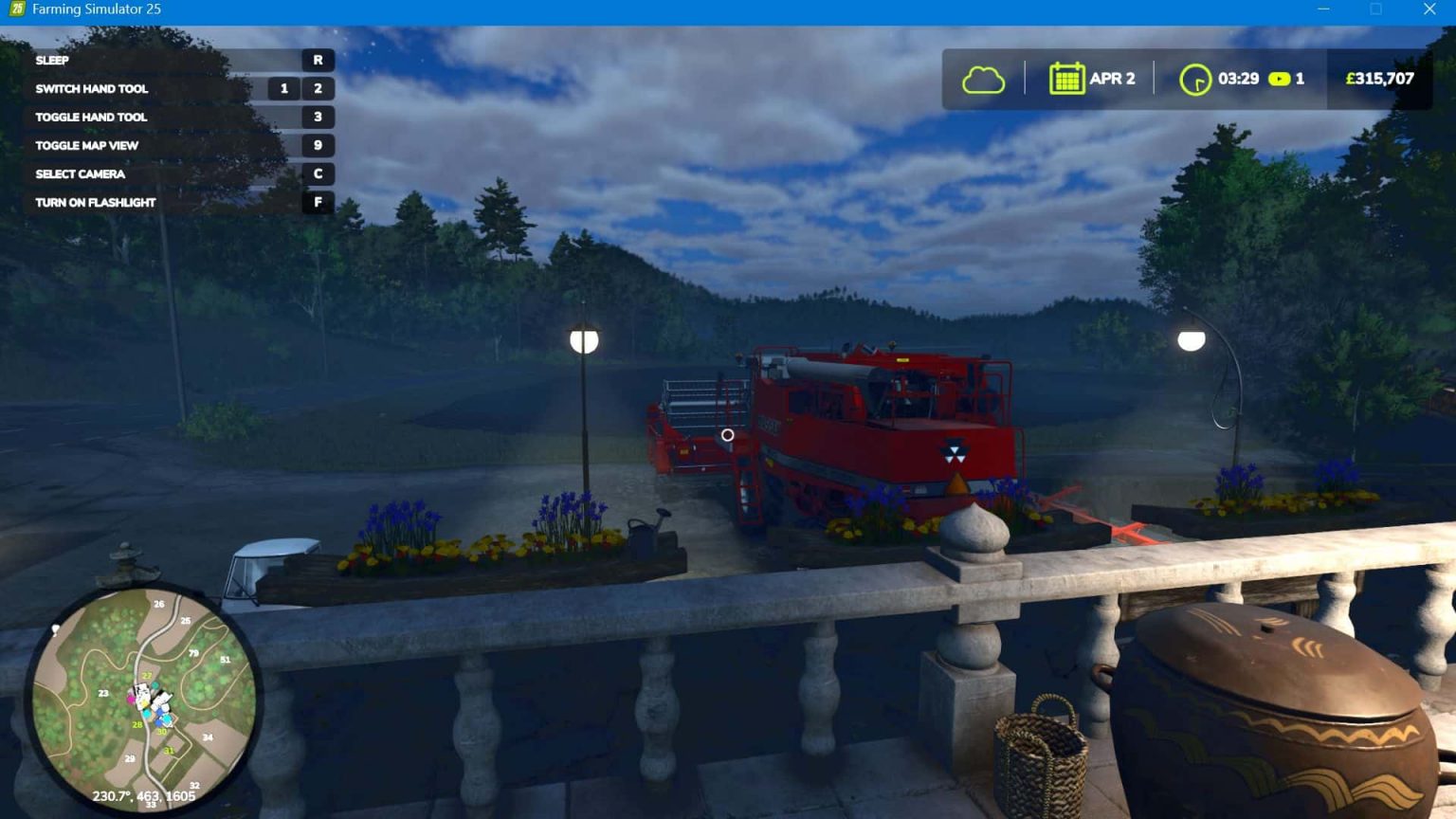Click the C keybind for Select Camera

[x=318, y=173]
